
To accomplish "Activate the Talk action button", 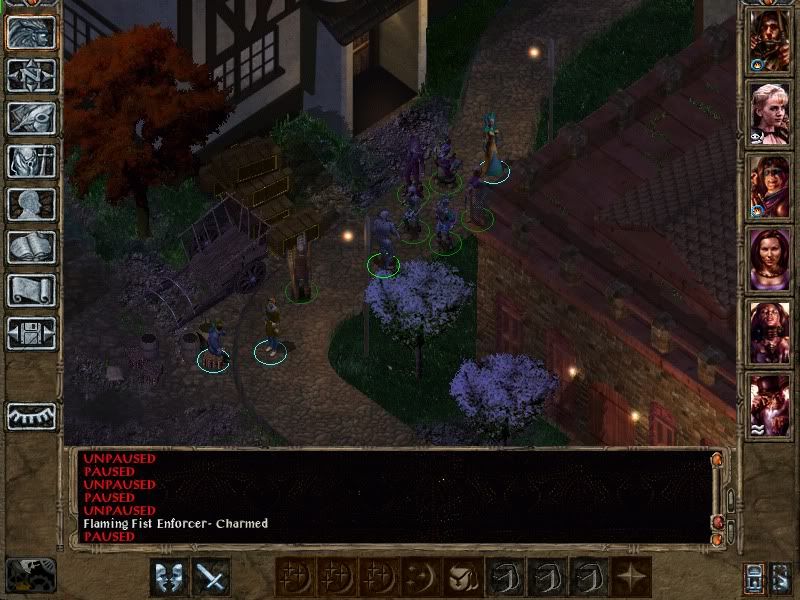I will coord(168,577).
